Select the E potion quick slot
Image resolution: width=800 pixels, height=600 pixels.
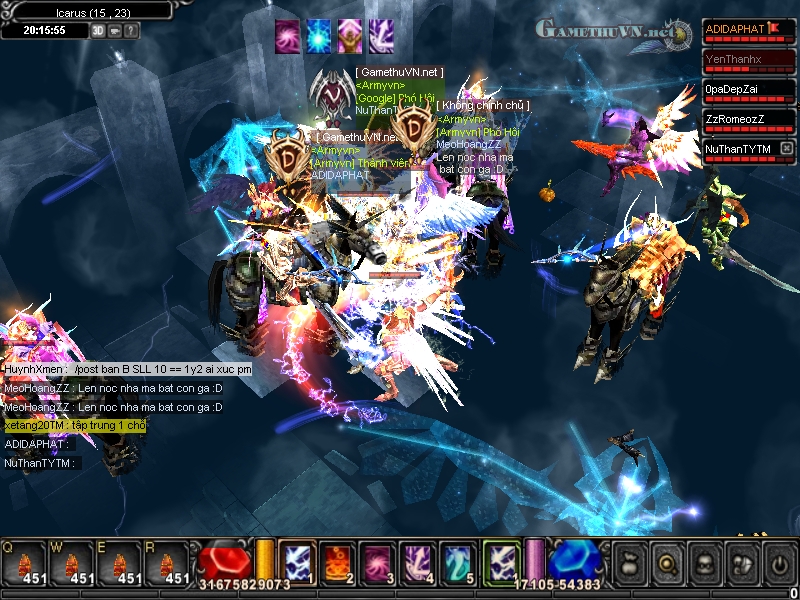pos(121,565)
